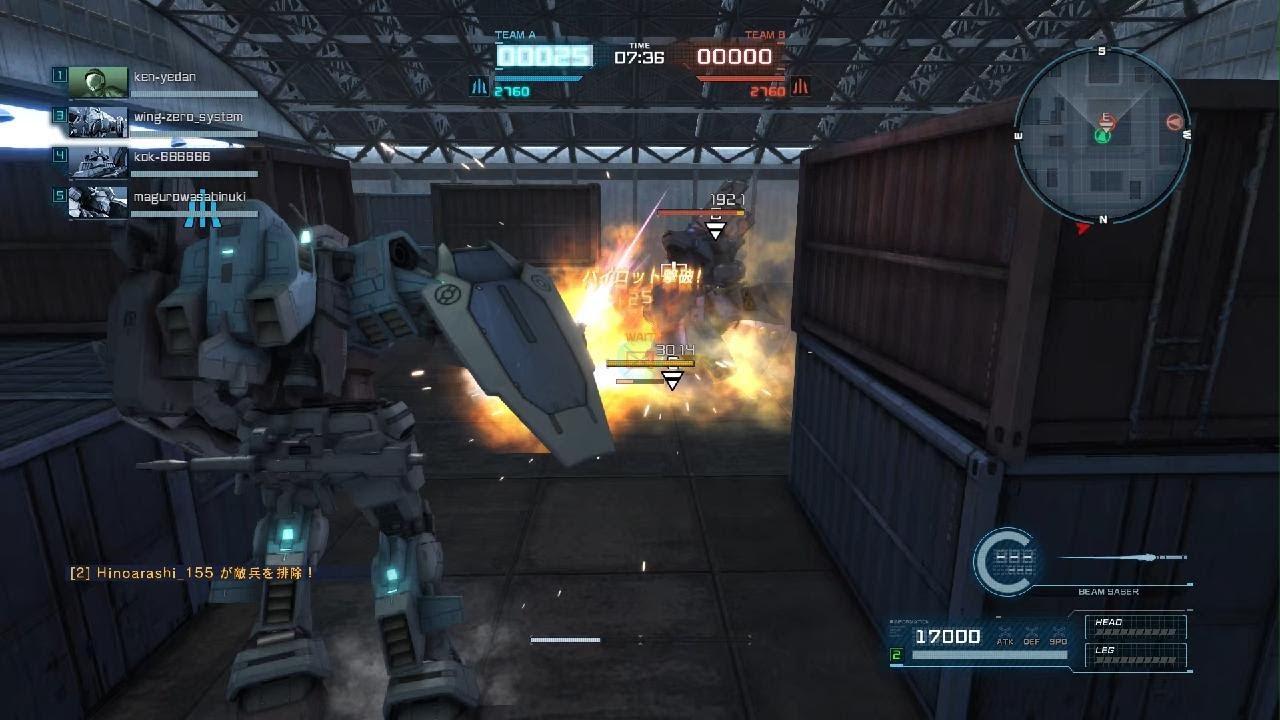1280x720 pixels.
Task: Select the TEAM B score label
Action: [764, 33]
